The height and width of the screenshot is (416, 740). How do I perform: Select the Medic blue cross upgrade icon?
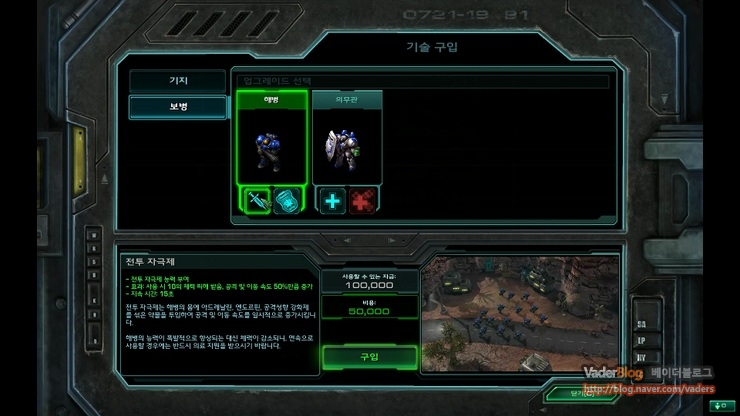pos(332,200)
